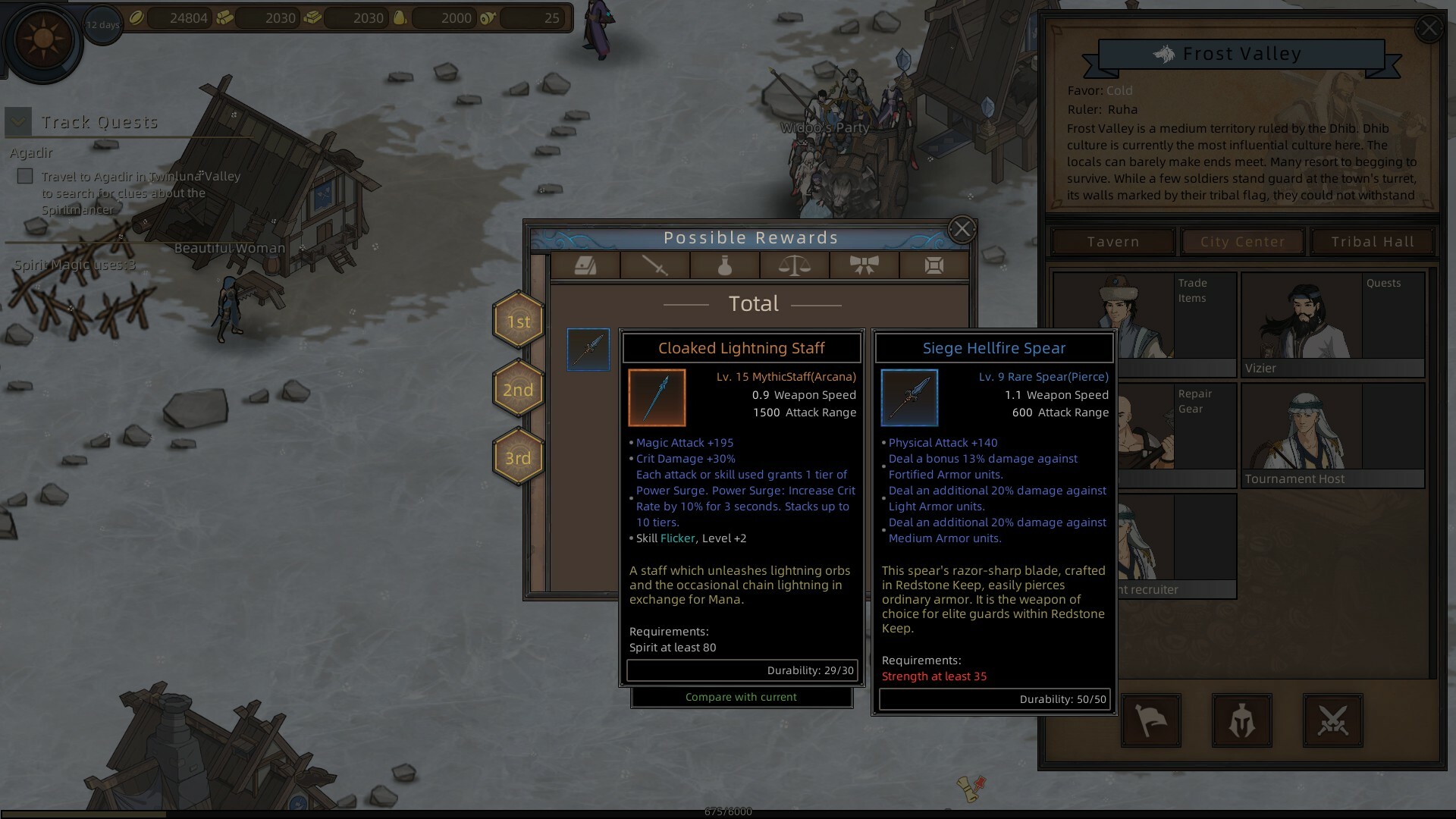Open the potion rewards category

(725, 266)
